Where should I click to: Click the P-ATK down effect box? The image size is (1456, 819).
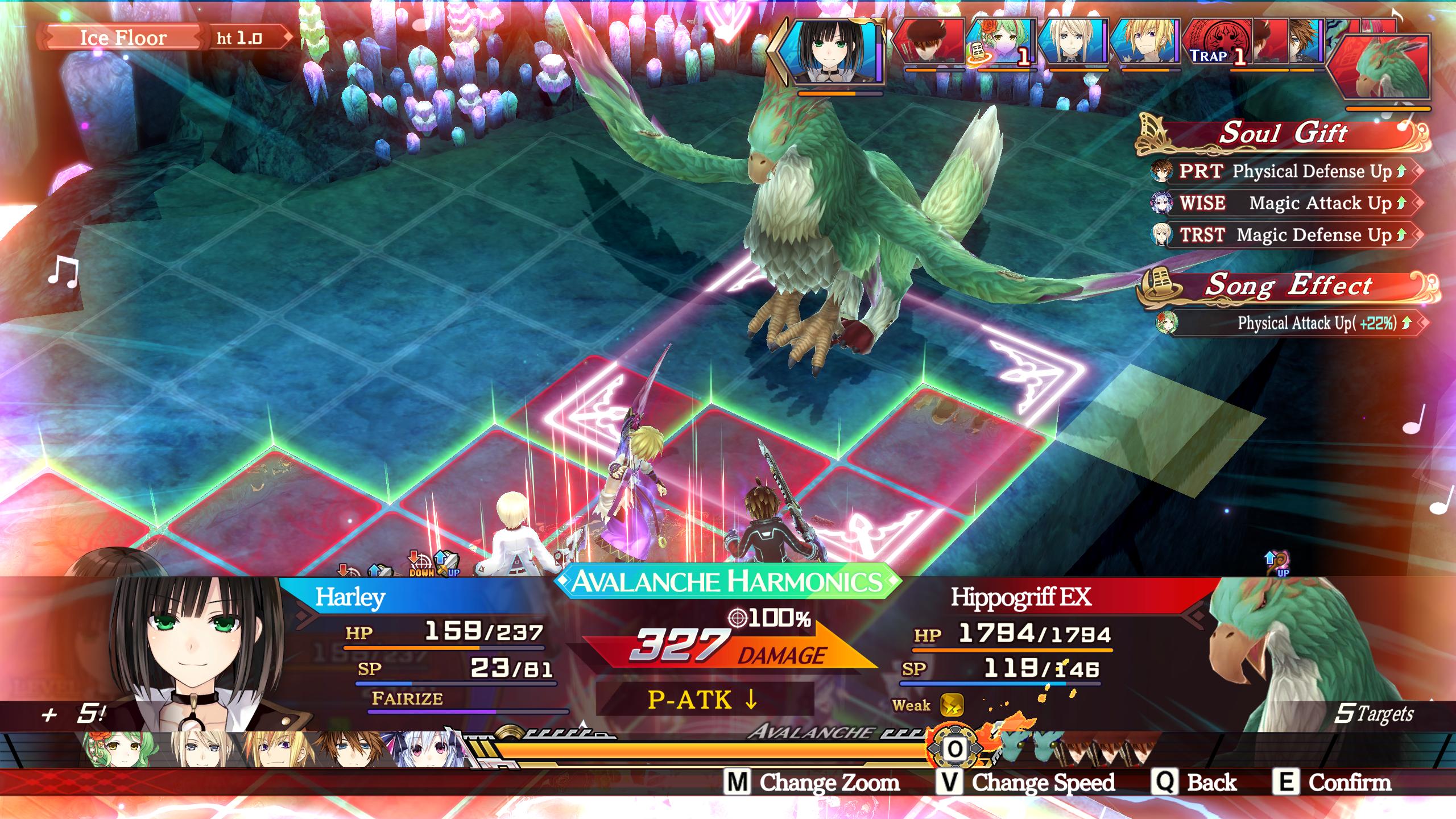click(705, 699)
